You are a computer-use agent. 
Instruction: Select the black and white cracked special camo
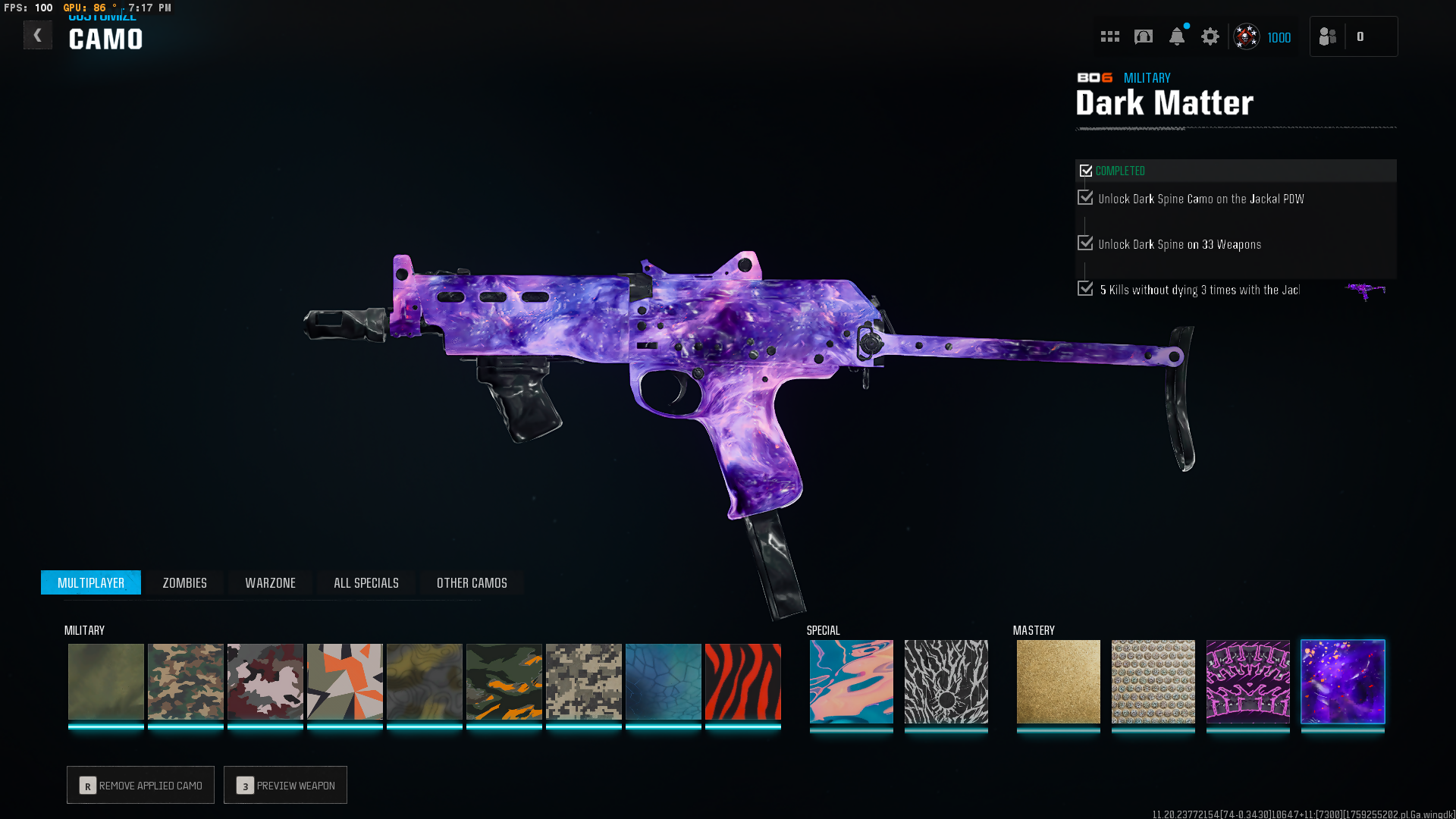pos(946,681)
